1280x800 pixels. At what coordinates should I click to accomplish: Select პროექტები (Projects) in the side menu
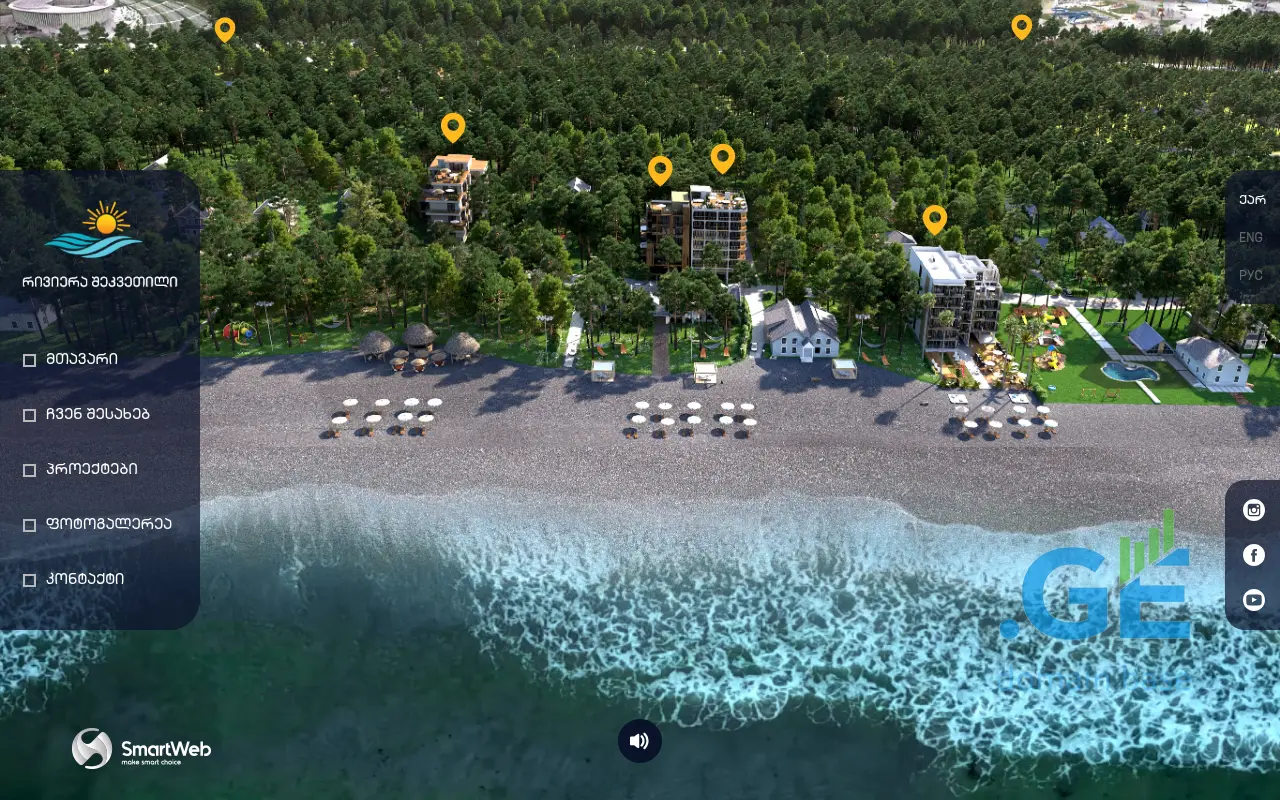click(x=92, y=469)
